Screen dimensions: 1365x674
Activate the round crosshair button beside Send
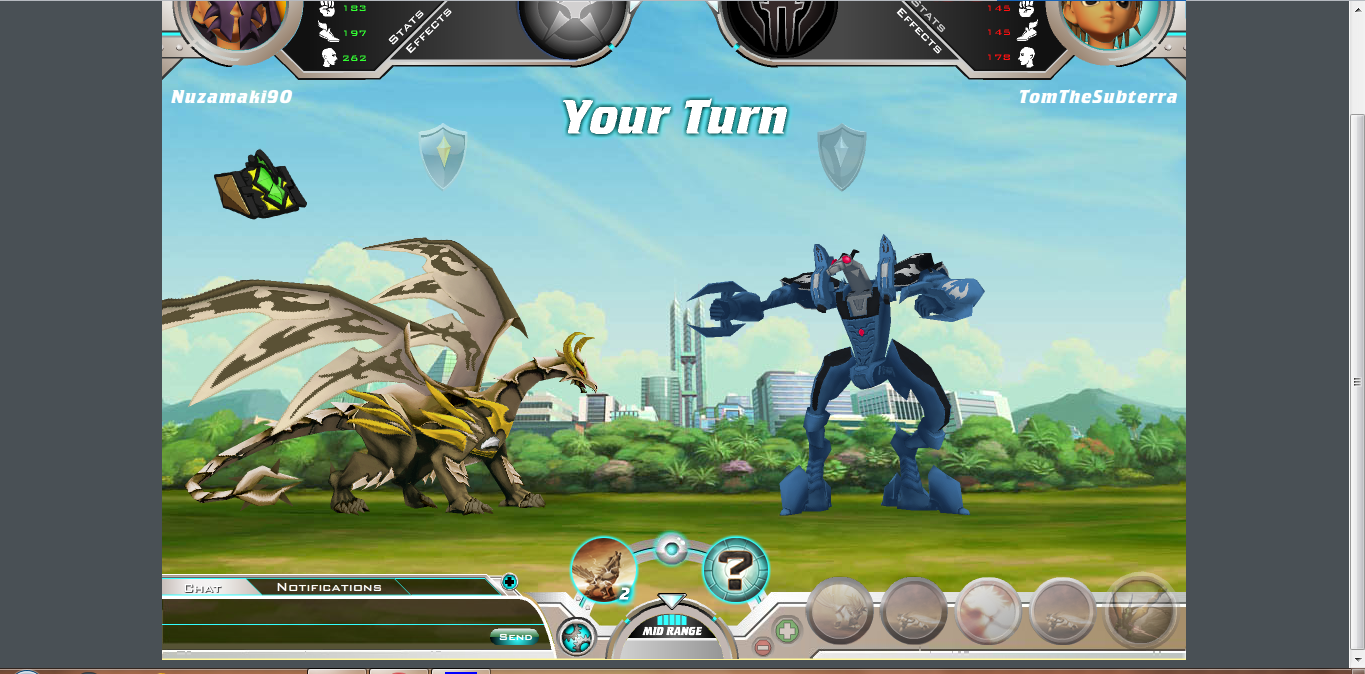[576, 637]
